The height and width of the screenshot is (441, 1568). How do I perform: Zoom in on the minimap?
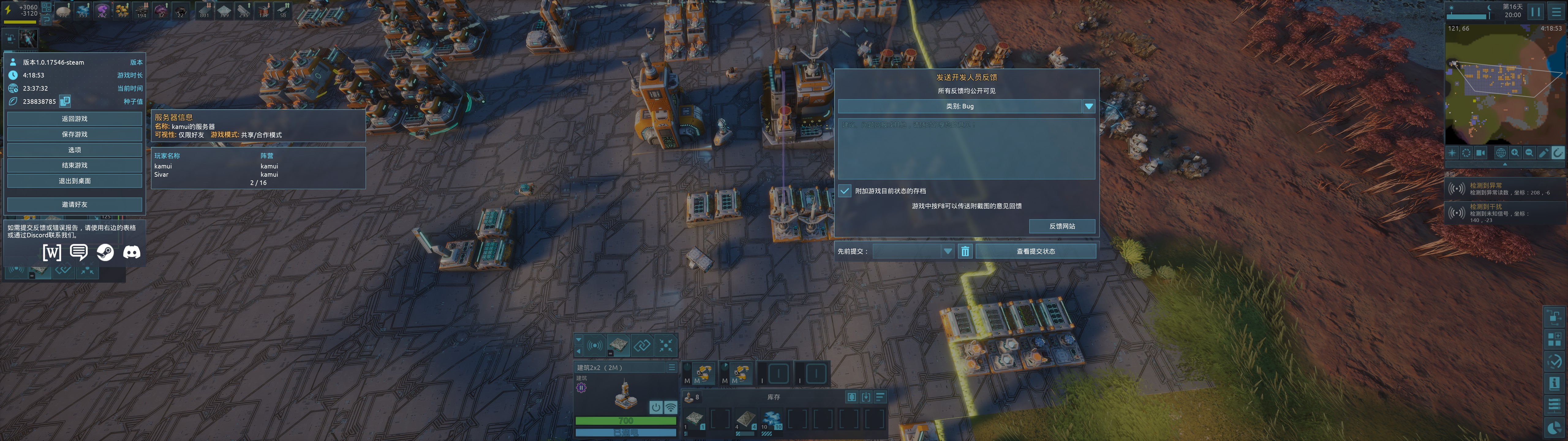point(1515,153)
